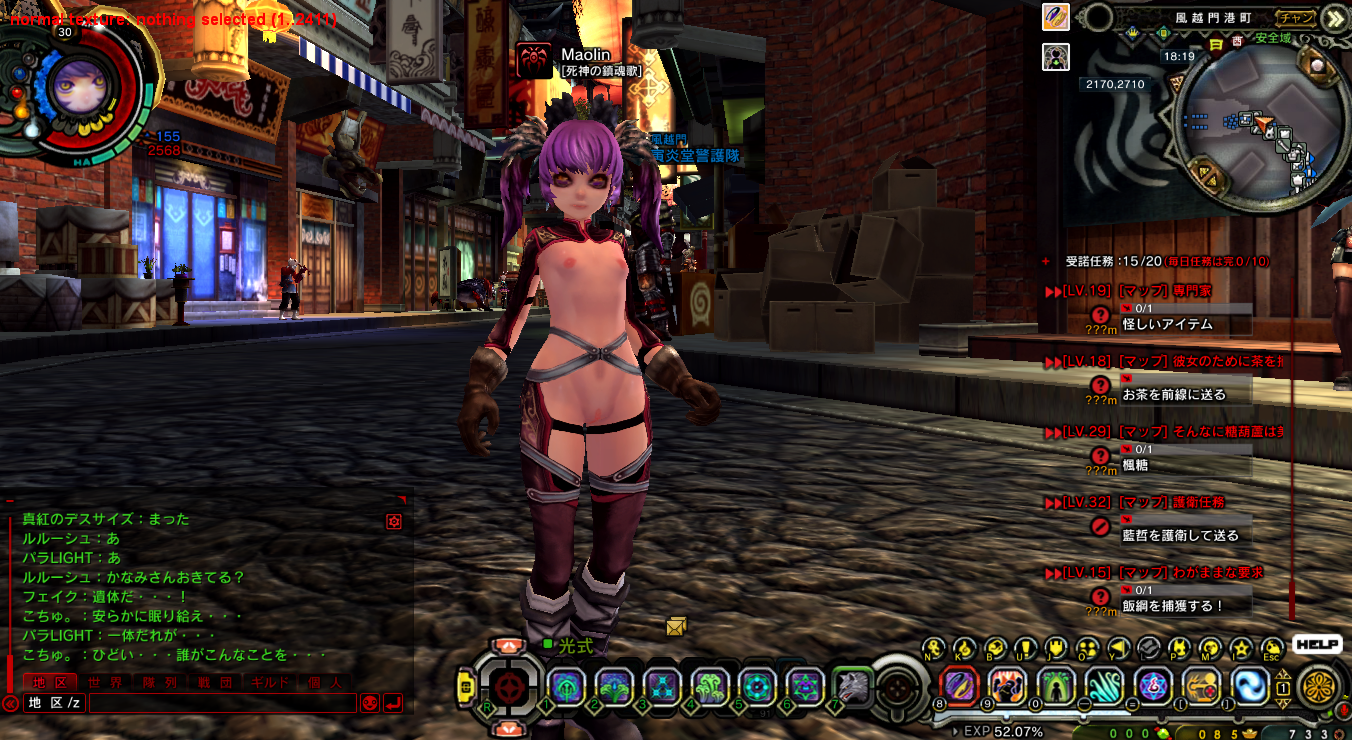This screenshot has height=740, width=1352.
Task: Open chat settings gear icon
Action: tap(394, 521)
